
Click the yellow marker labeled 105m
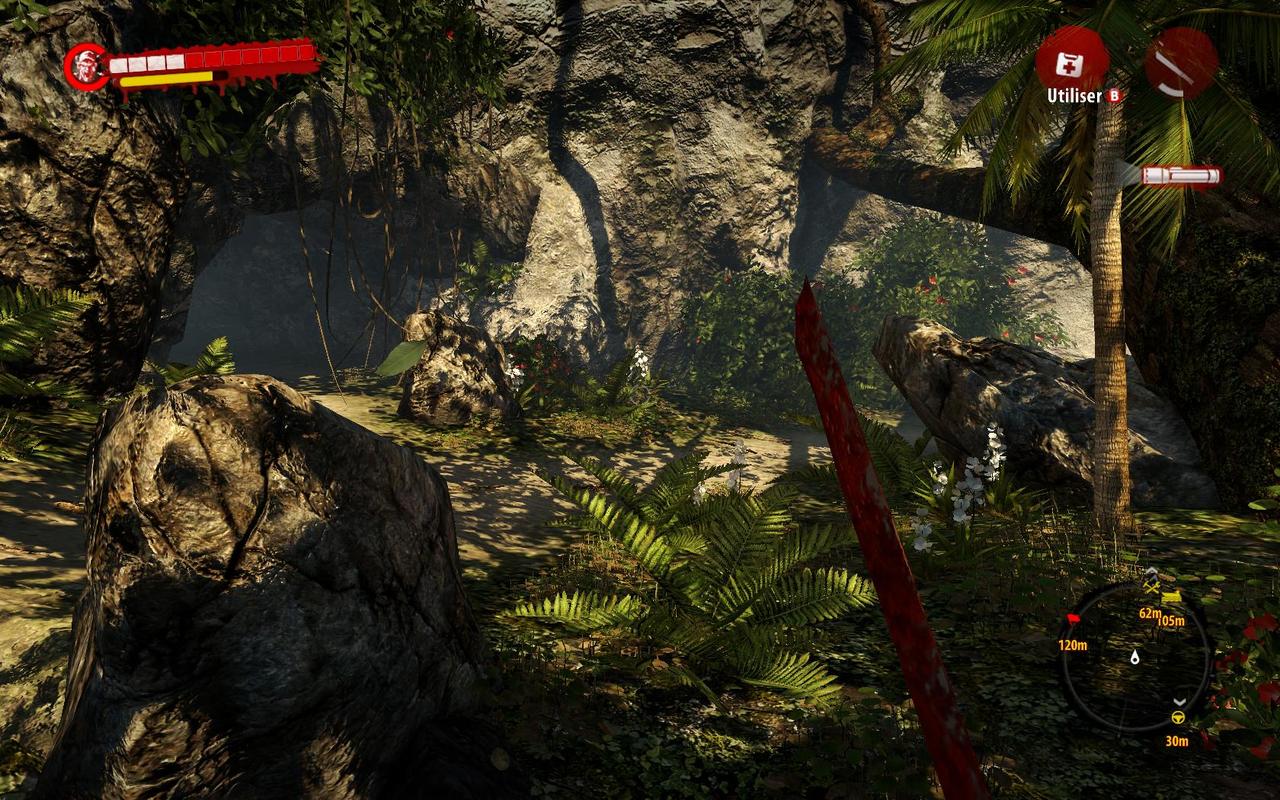(x=1171, y=598)
